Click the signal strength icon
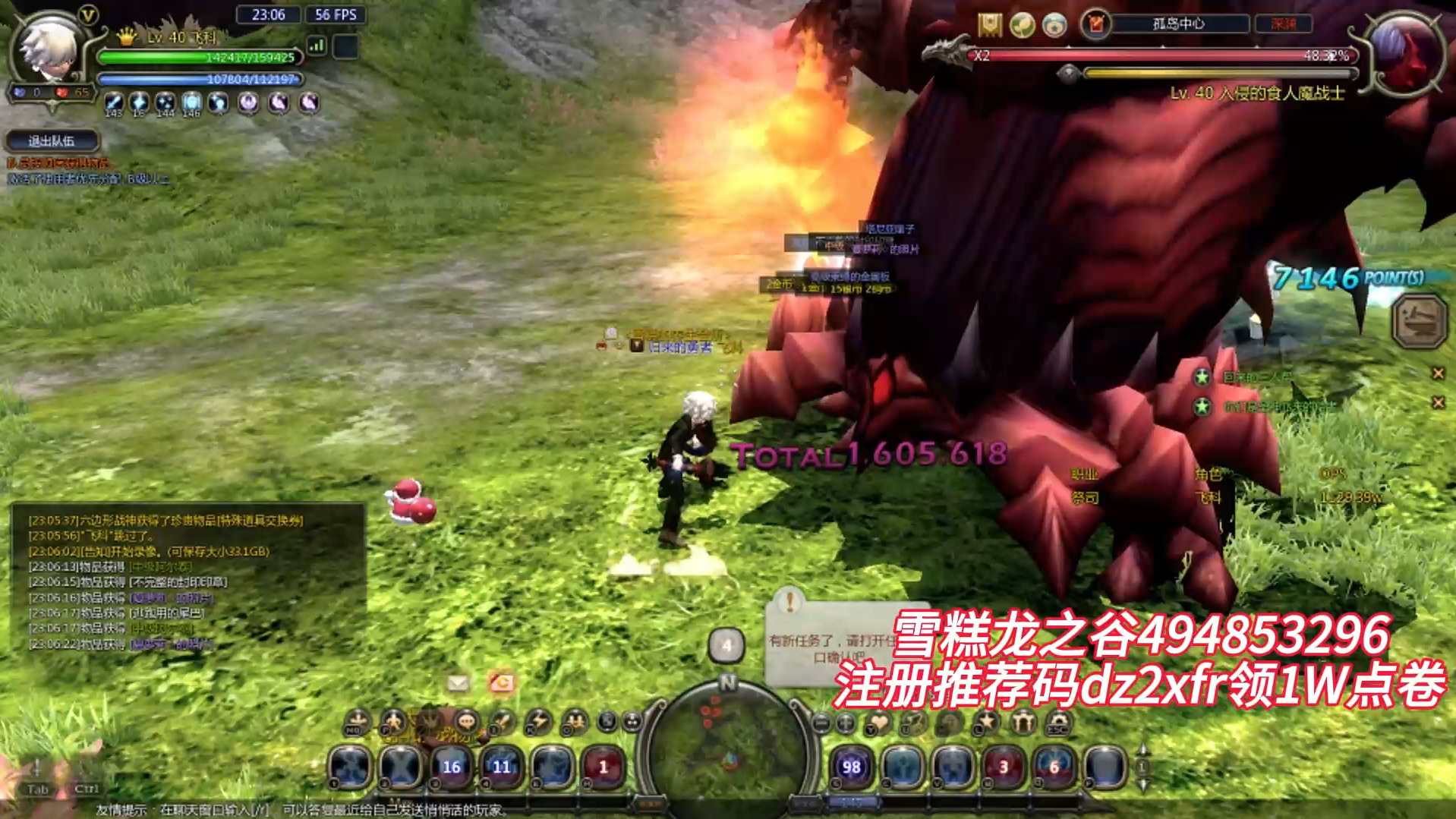Viewport: 1456px width, 819px height. coord(317,46)
